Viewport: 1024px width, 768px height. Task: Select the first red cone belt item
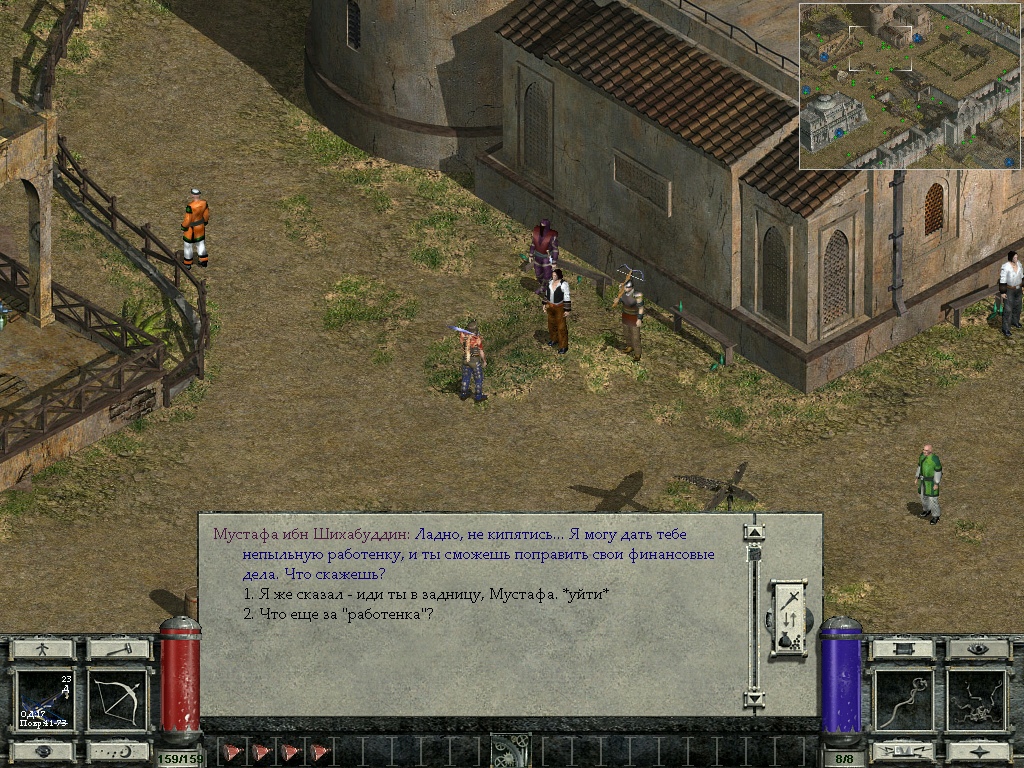coord(232,752)
